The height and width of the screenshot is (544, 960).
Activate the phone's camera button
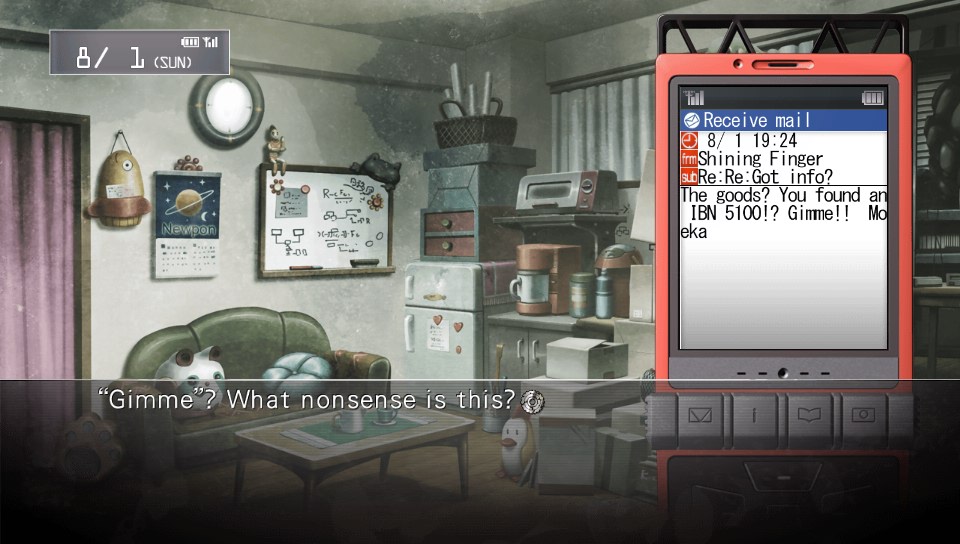[862, 411]
